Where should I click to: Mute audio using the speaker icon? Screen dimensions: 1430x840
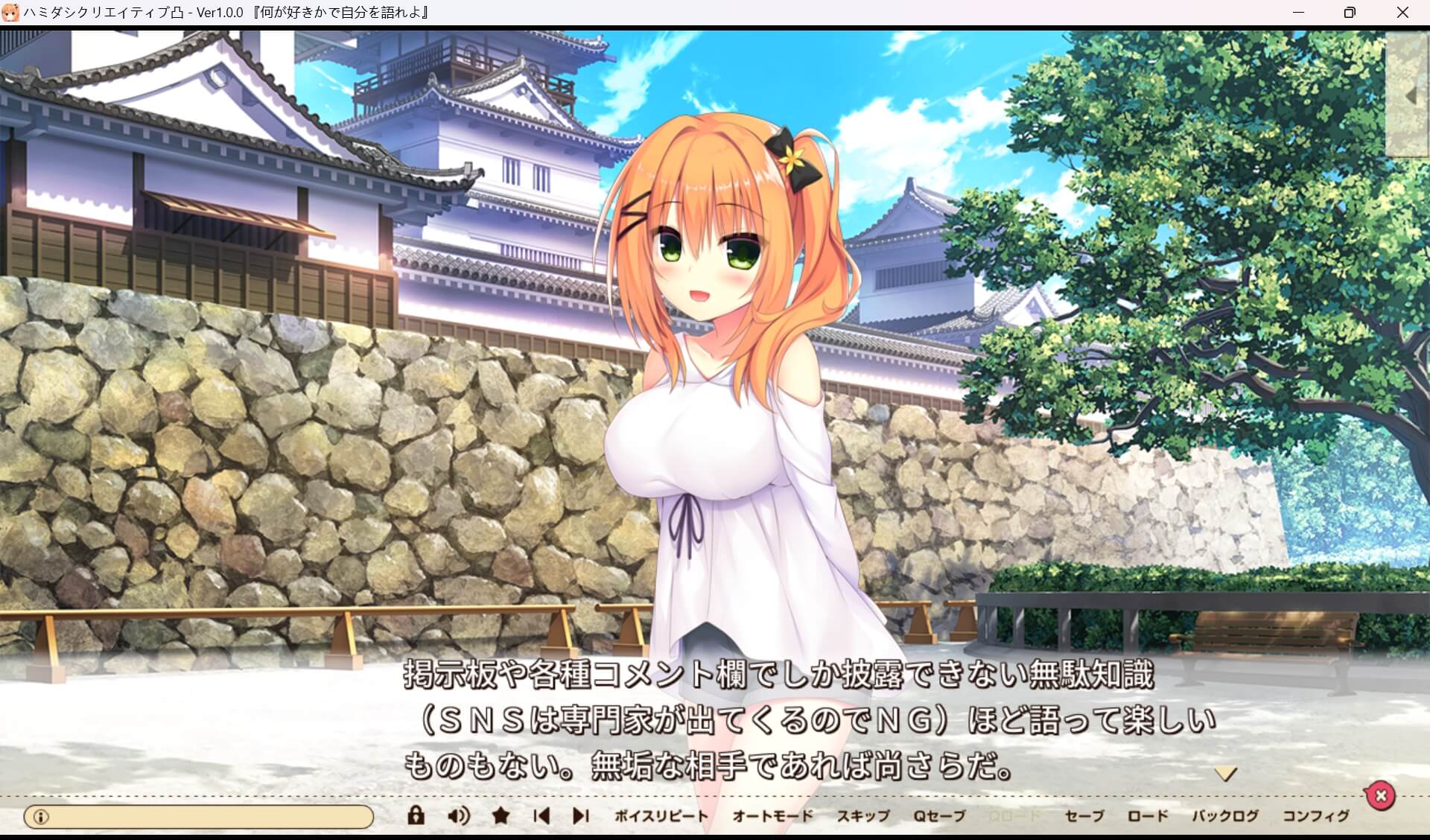(x=458, y=815)
